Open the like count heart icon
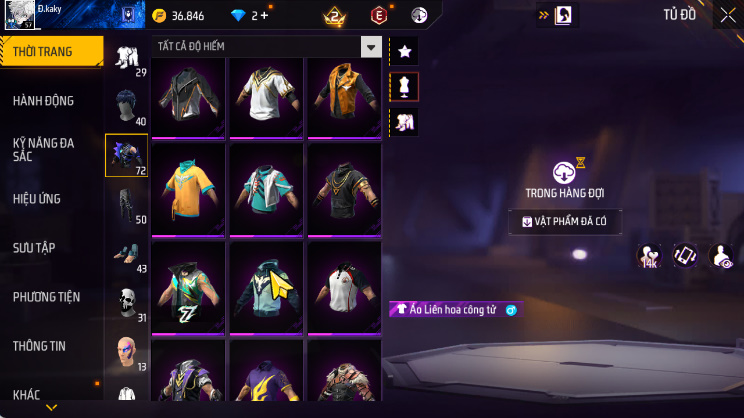The height and width of the screenshot is (418, 744). tap(649, 256)
